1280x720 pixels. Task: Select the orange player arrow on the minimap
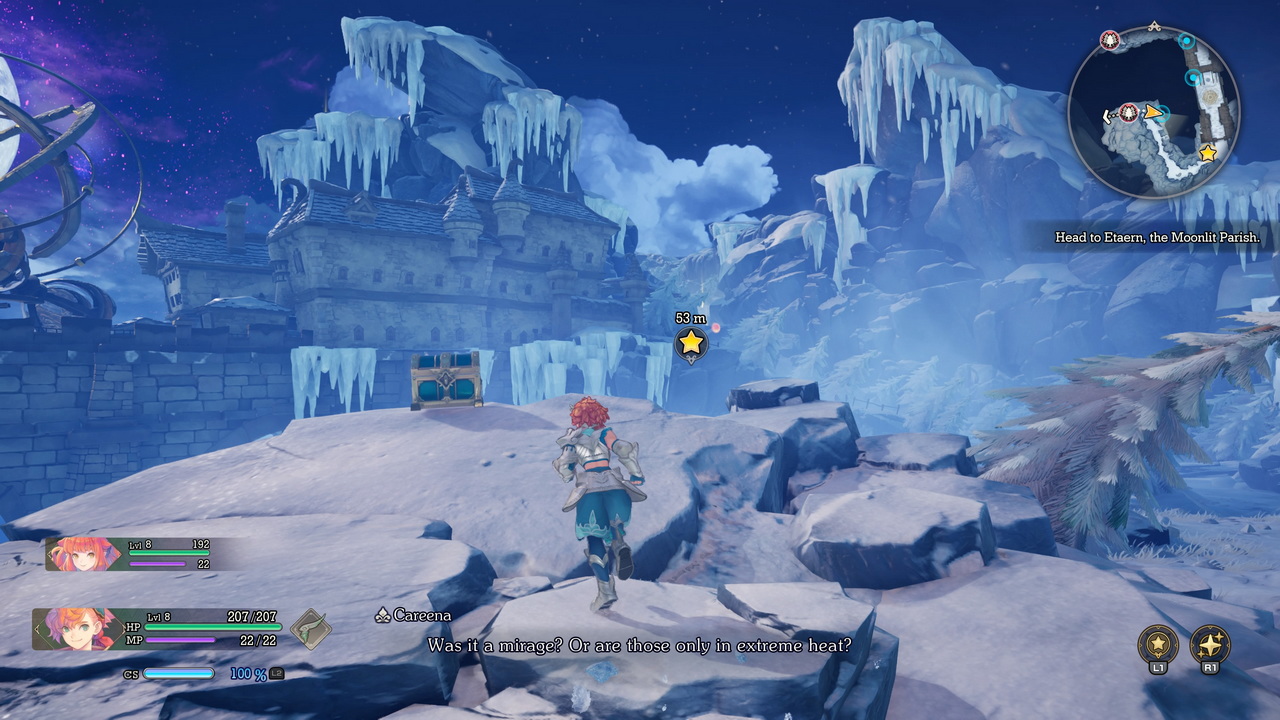point(1154,112)
